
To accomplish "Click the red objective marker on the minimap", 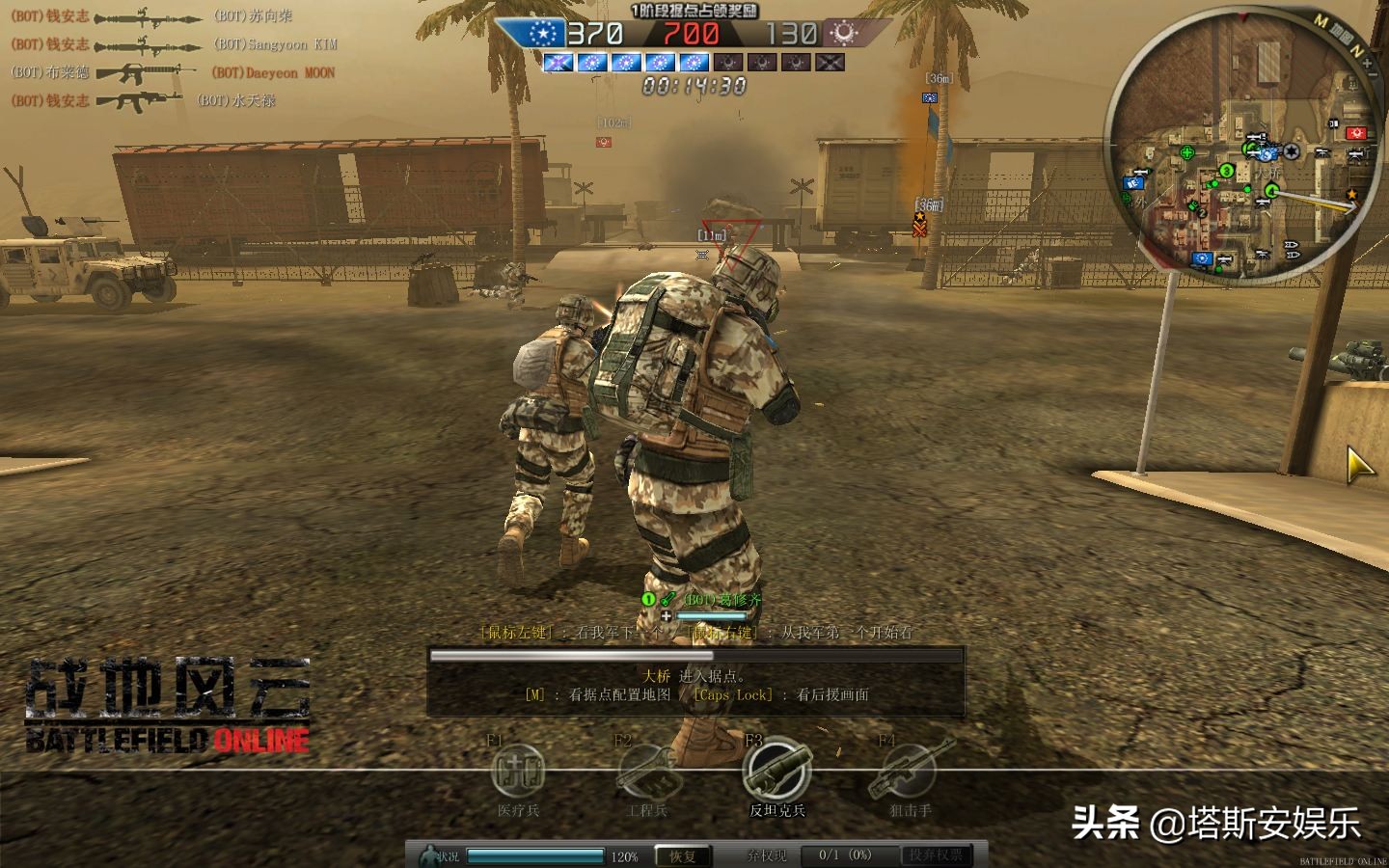I will pyautogui.click(x=1355, y=133).
